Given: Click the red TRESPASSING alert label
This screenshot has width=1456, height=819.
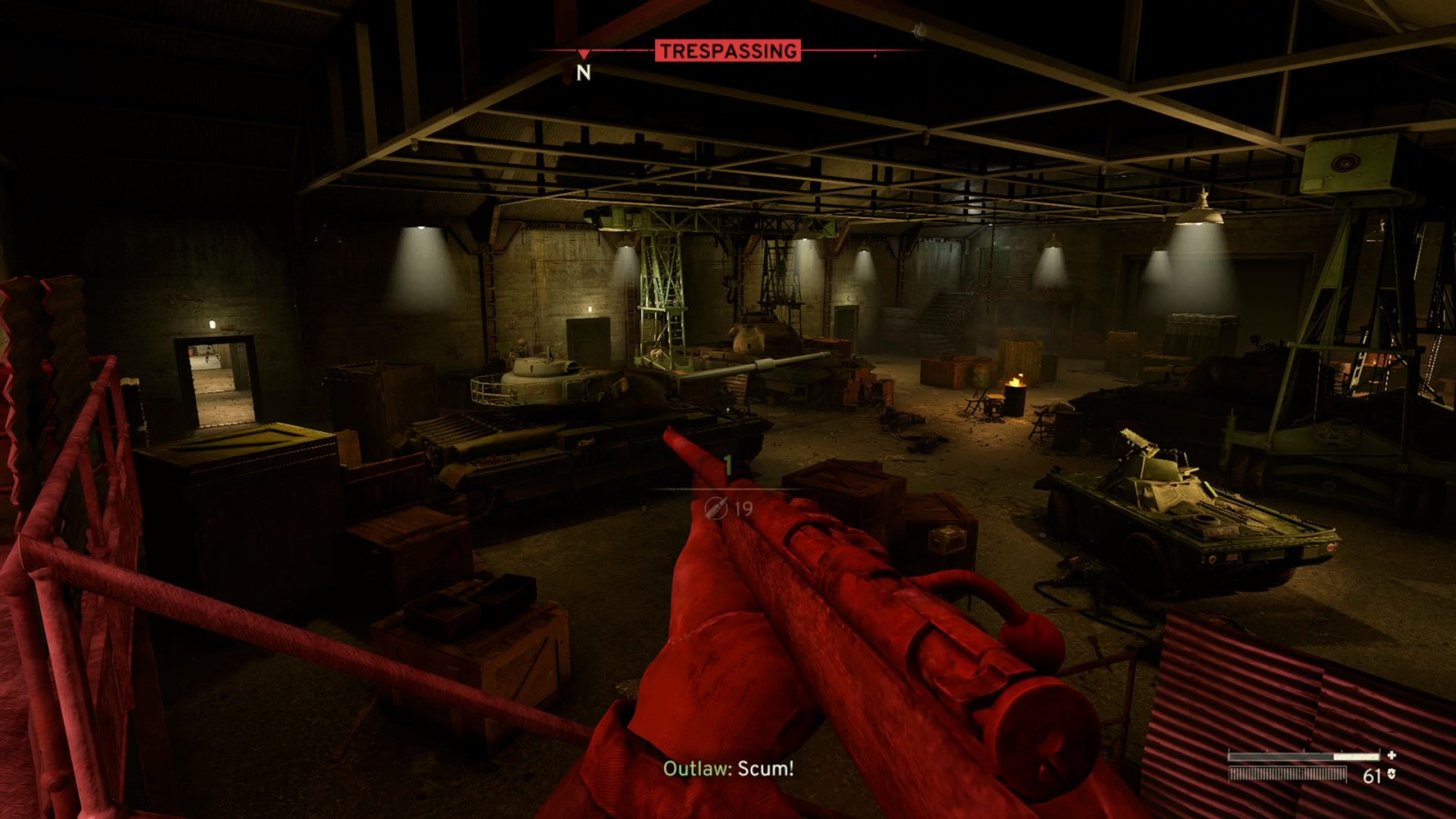Looking at the screenshot, I should pos(727,51).
